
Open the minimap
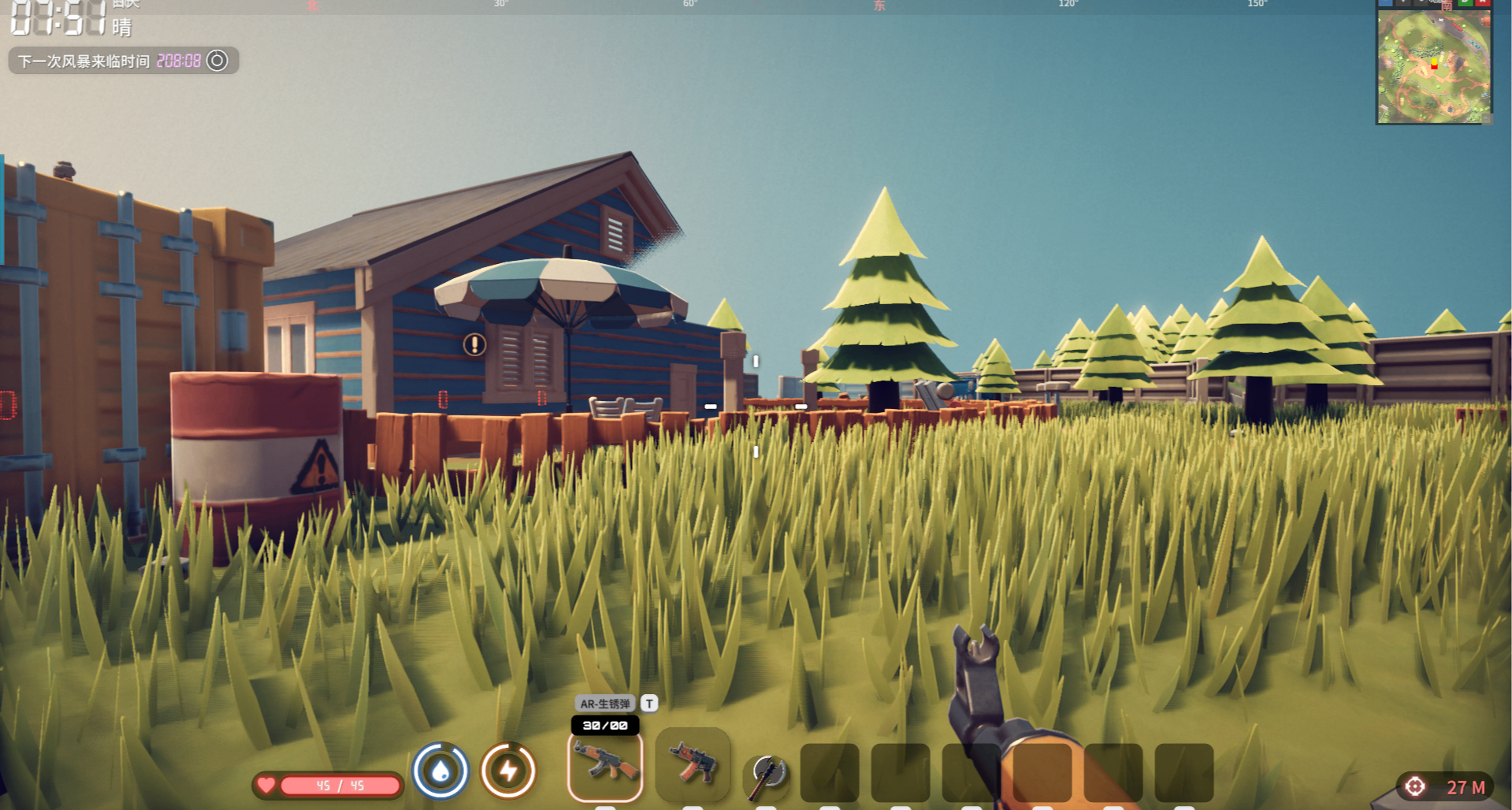(x=1433, y=65)
